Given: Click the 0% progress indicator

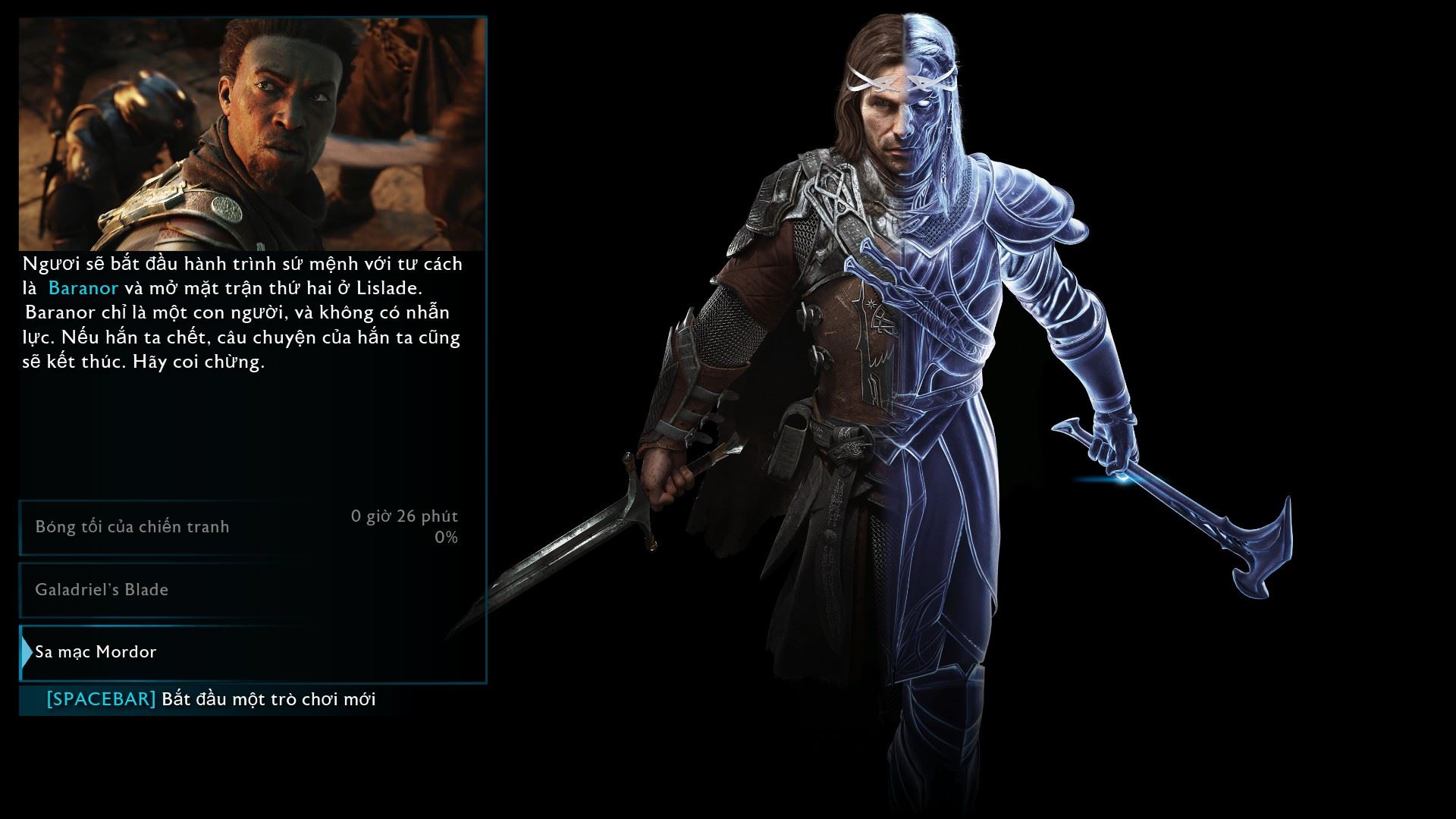Looking at the screenshot, I should click(446, 535).
